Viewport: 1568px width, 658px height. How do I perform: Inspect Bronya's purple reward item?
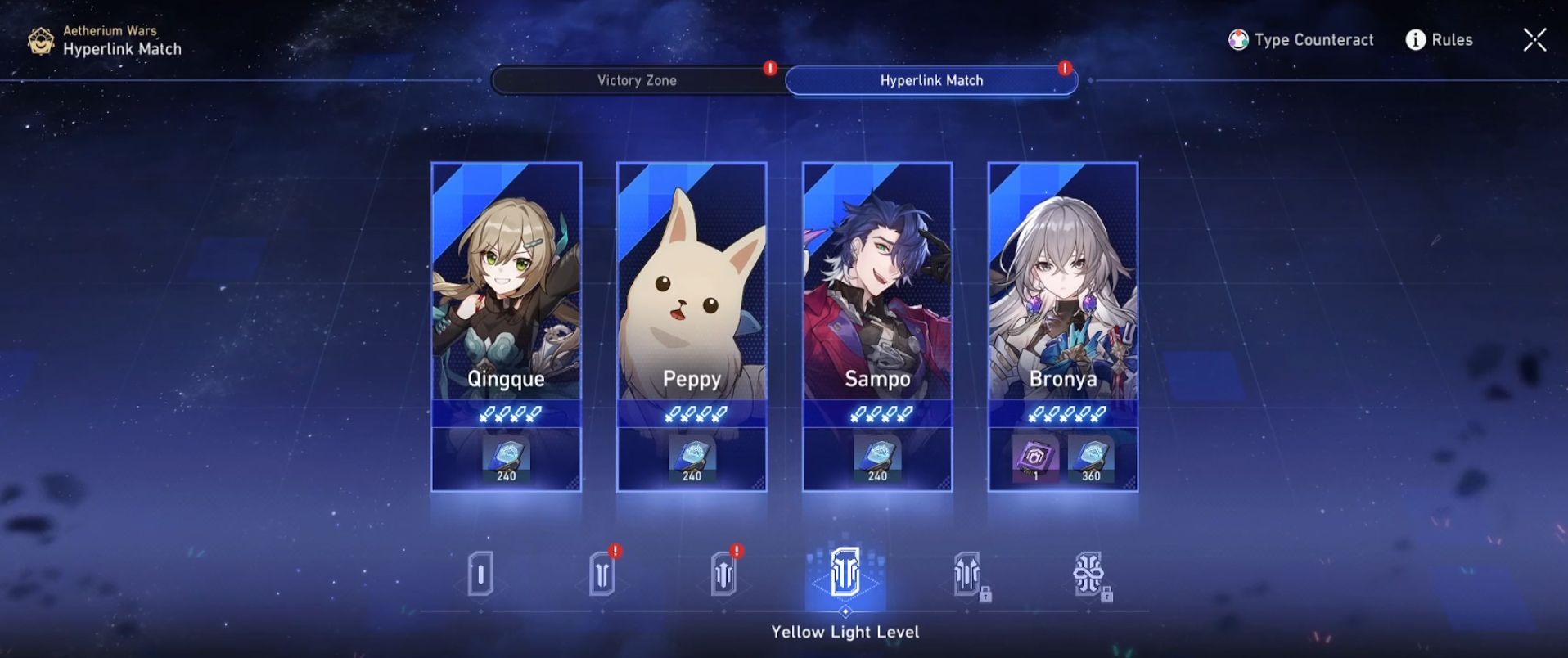click(1034, 458)
